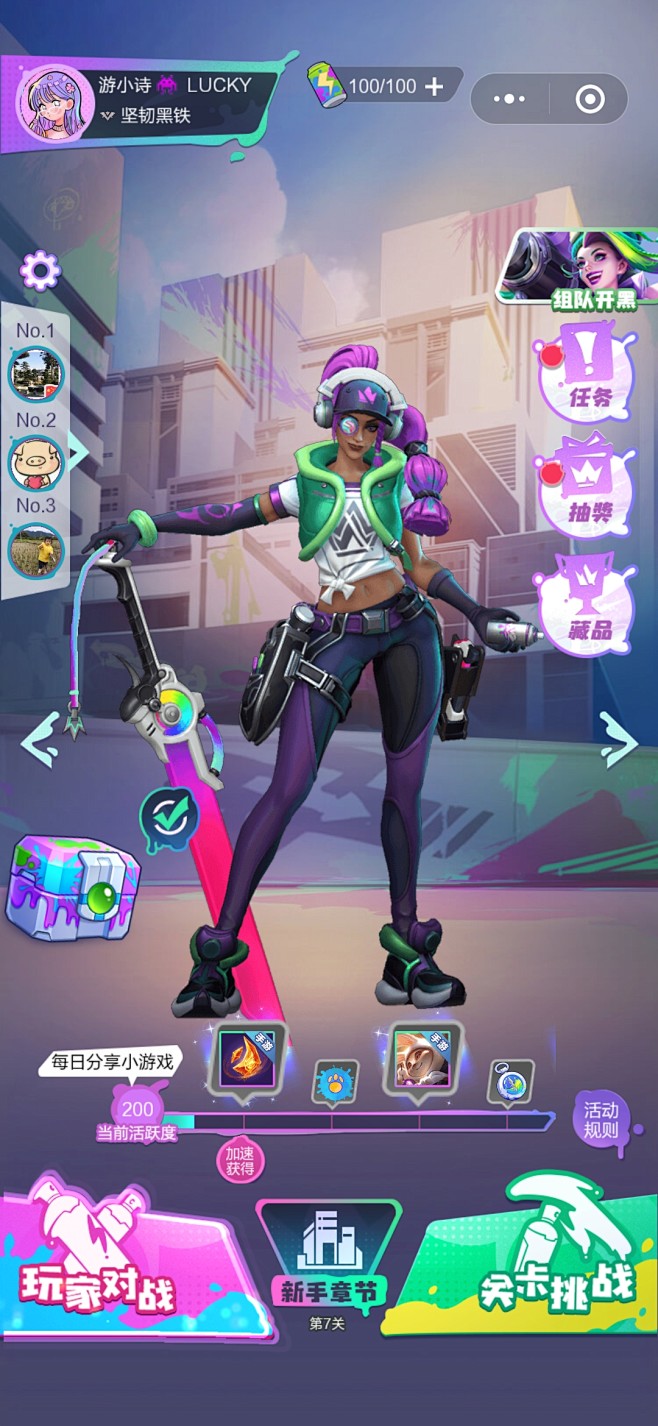The height and width of the screenshot is (1426, 658).
Task: Switch to the next character with right arrow
Action: (x=619, y=741)
